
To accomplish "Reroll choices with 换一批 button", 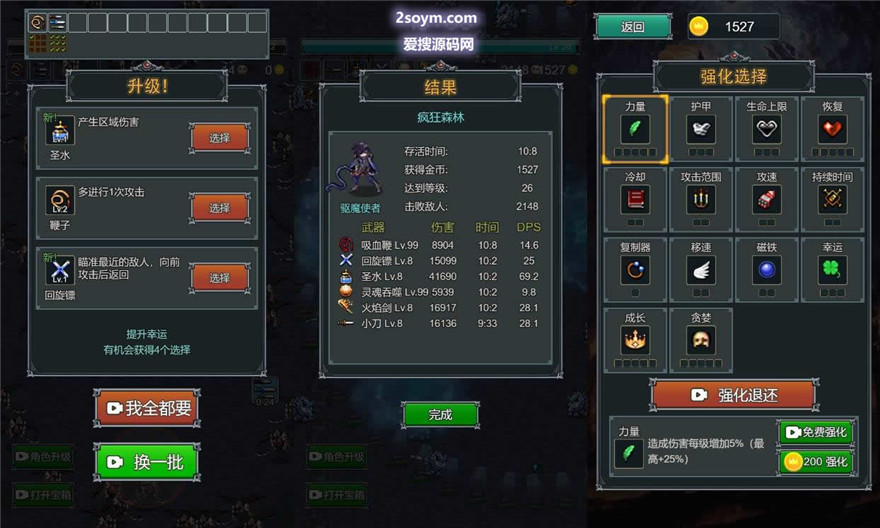I will 147,462.
